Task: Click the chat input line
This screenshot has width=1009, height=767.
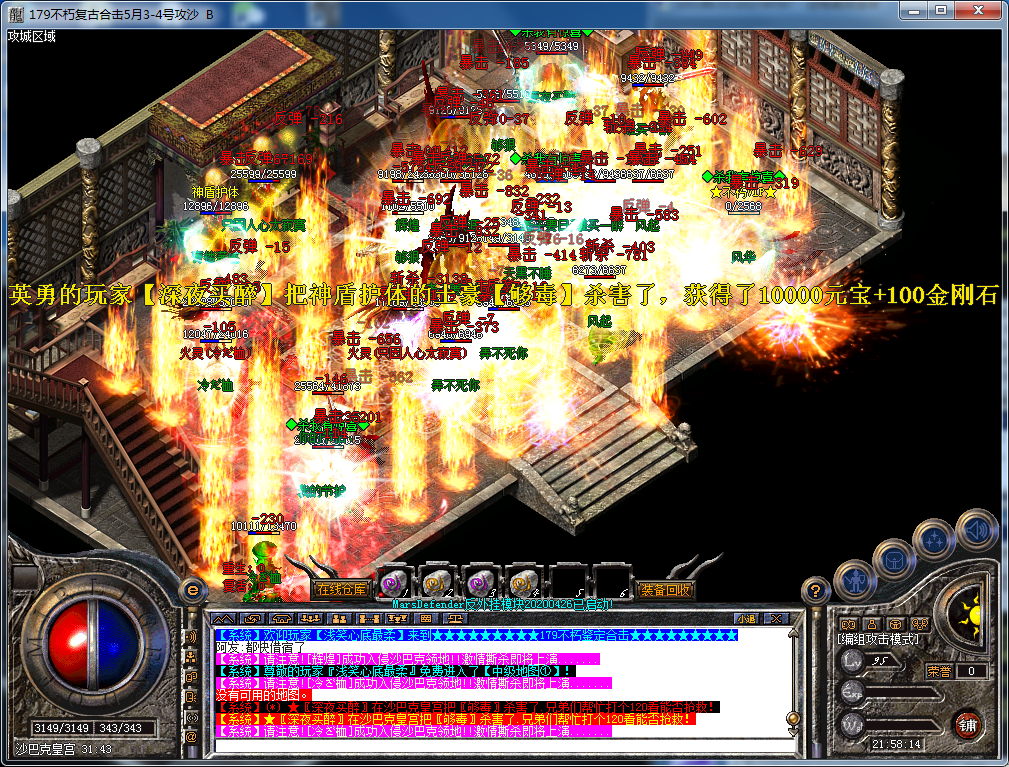Action: coord(500,745)
